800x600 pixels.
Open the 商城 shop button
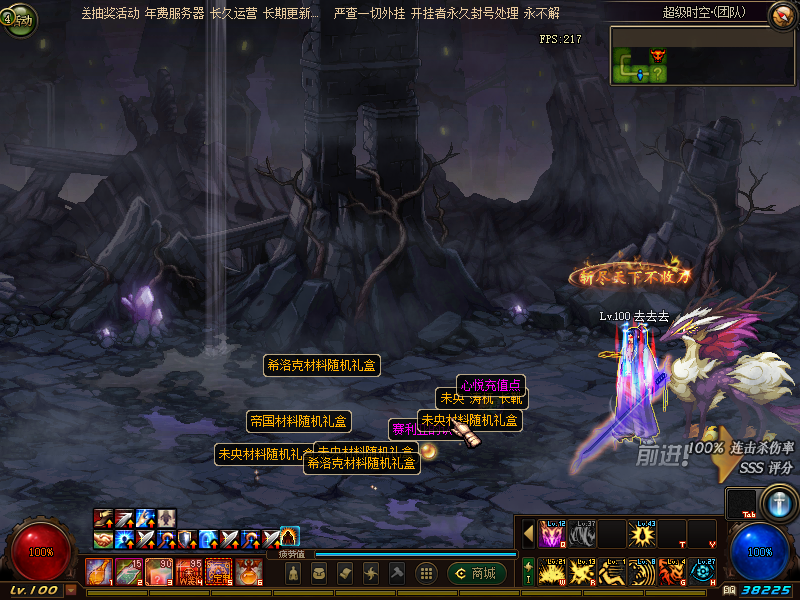pos(475,573)
